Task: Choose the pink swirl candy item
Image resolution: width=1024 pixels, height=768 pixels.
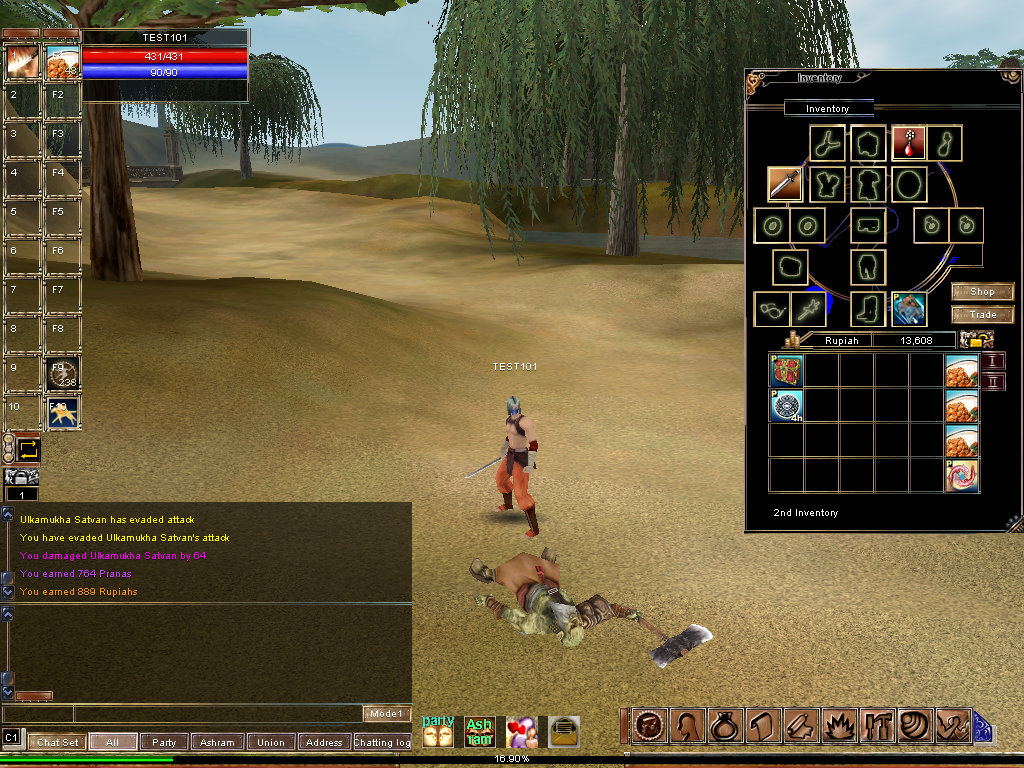Action: pyautogui.click(x=961, y=475)
